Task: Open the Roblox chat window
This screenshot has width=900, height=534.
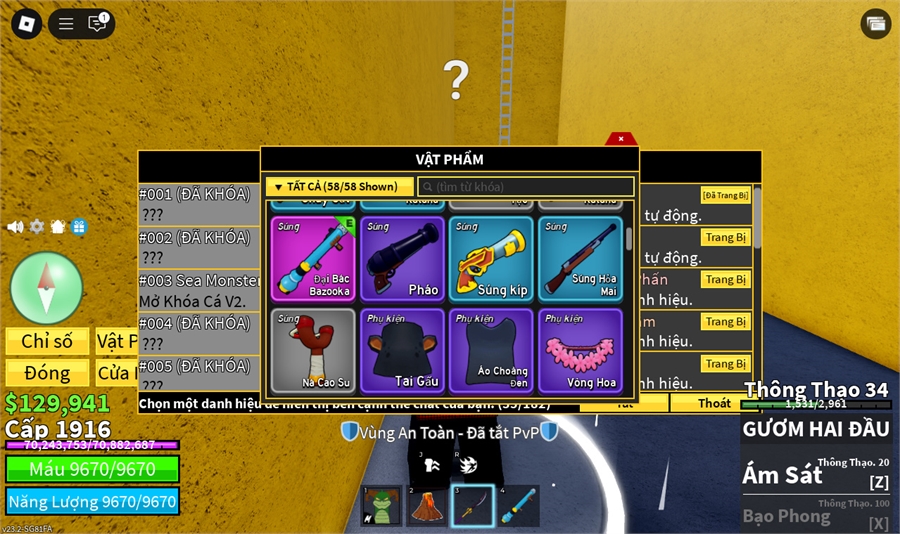Action: coord(97,24)
